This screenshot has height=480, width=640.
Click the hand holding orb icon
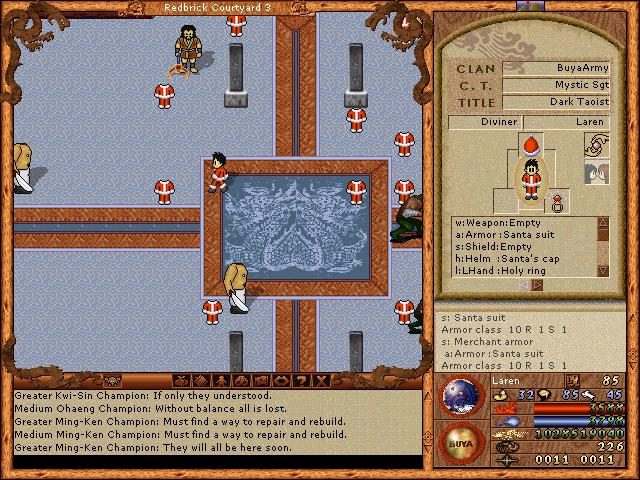pos(597,145)
